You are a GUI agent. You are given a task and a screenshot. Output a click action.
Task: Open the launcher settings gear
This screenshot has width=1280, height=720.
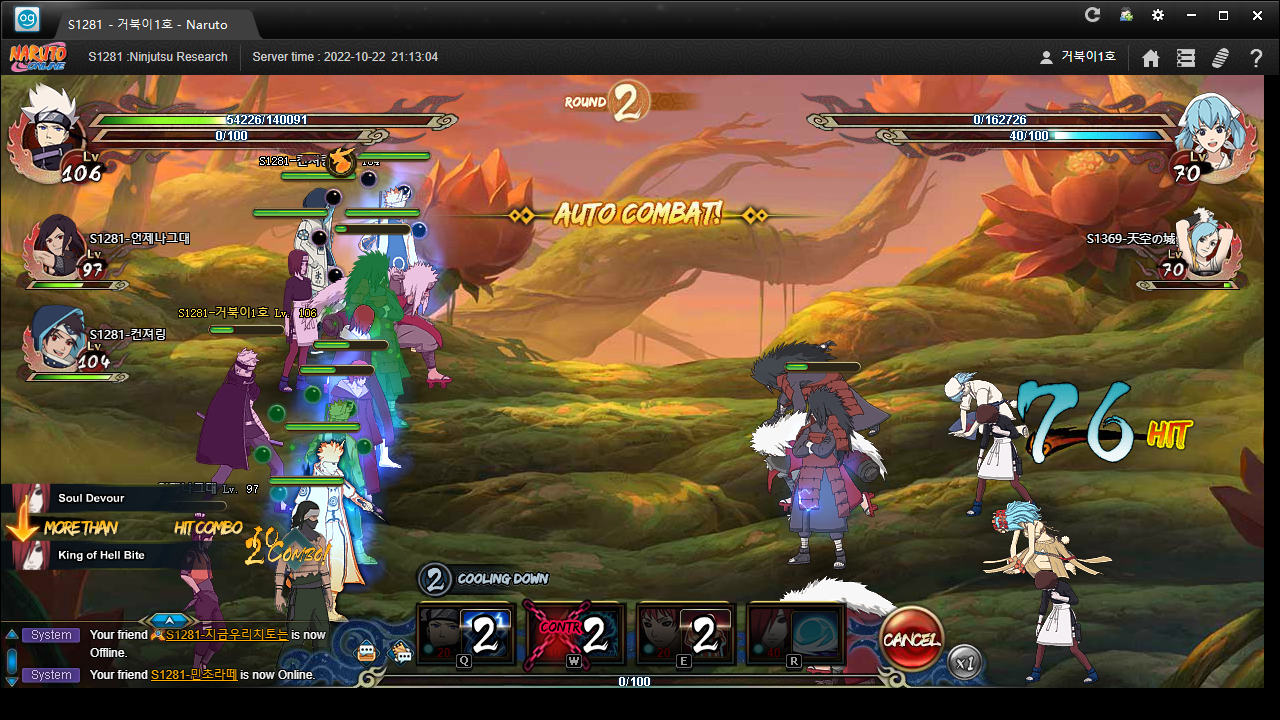[1158, 15]
